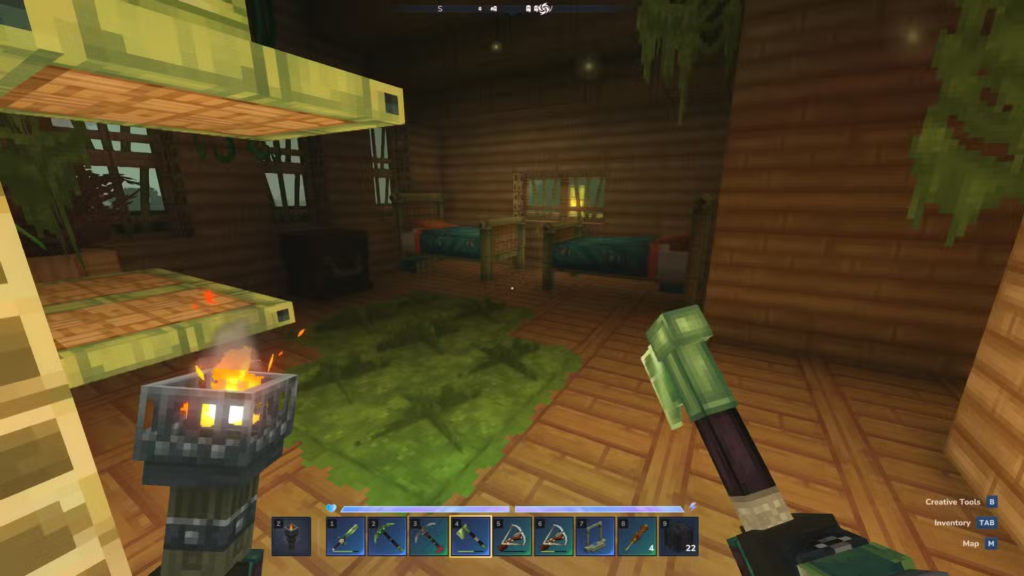Select the wooden frame item in slot 7
The image size is (1024, 576).
pos(595,536)
